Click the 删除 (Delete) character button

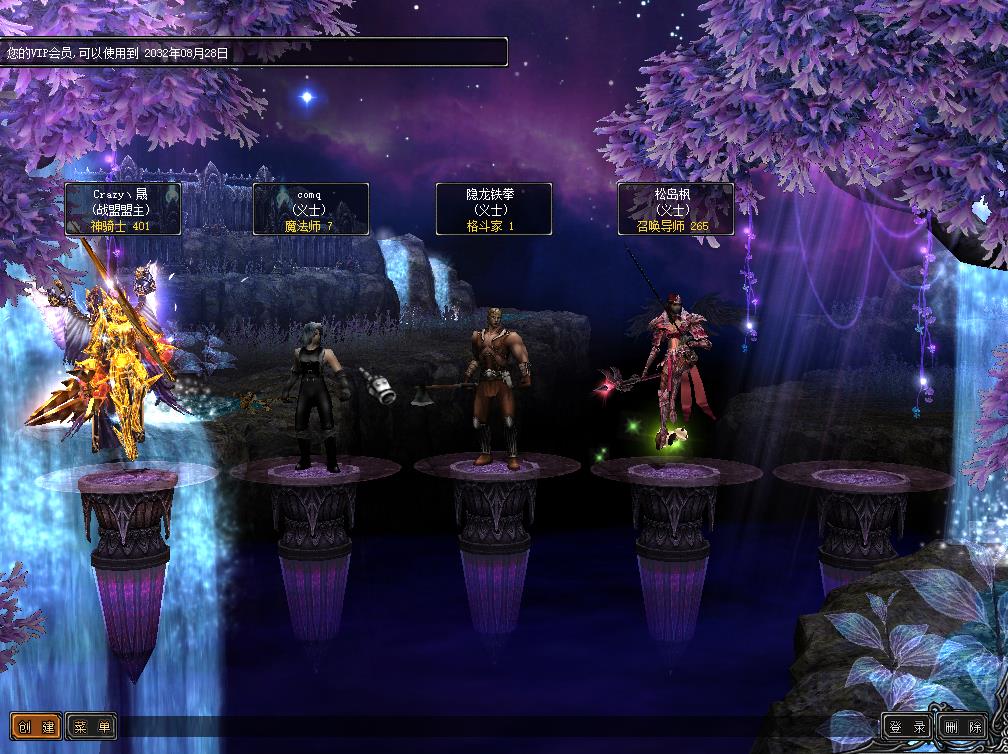pyautogui.click(x=961, y=727)
